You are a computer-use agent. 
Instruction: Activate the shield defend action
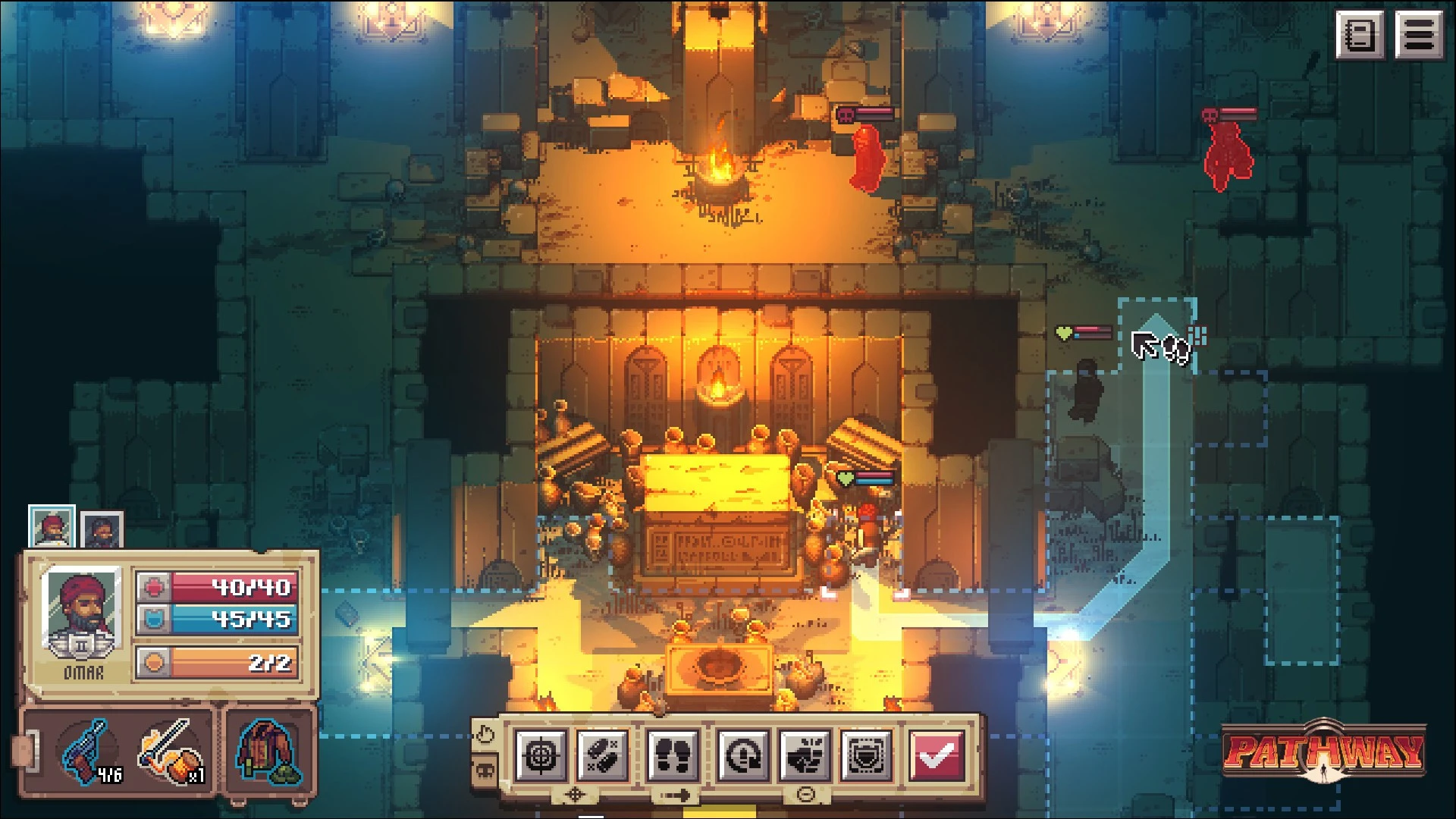click(x=866, y=755)
